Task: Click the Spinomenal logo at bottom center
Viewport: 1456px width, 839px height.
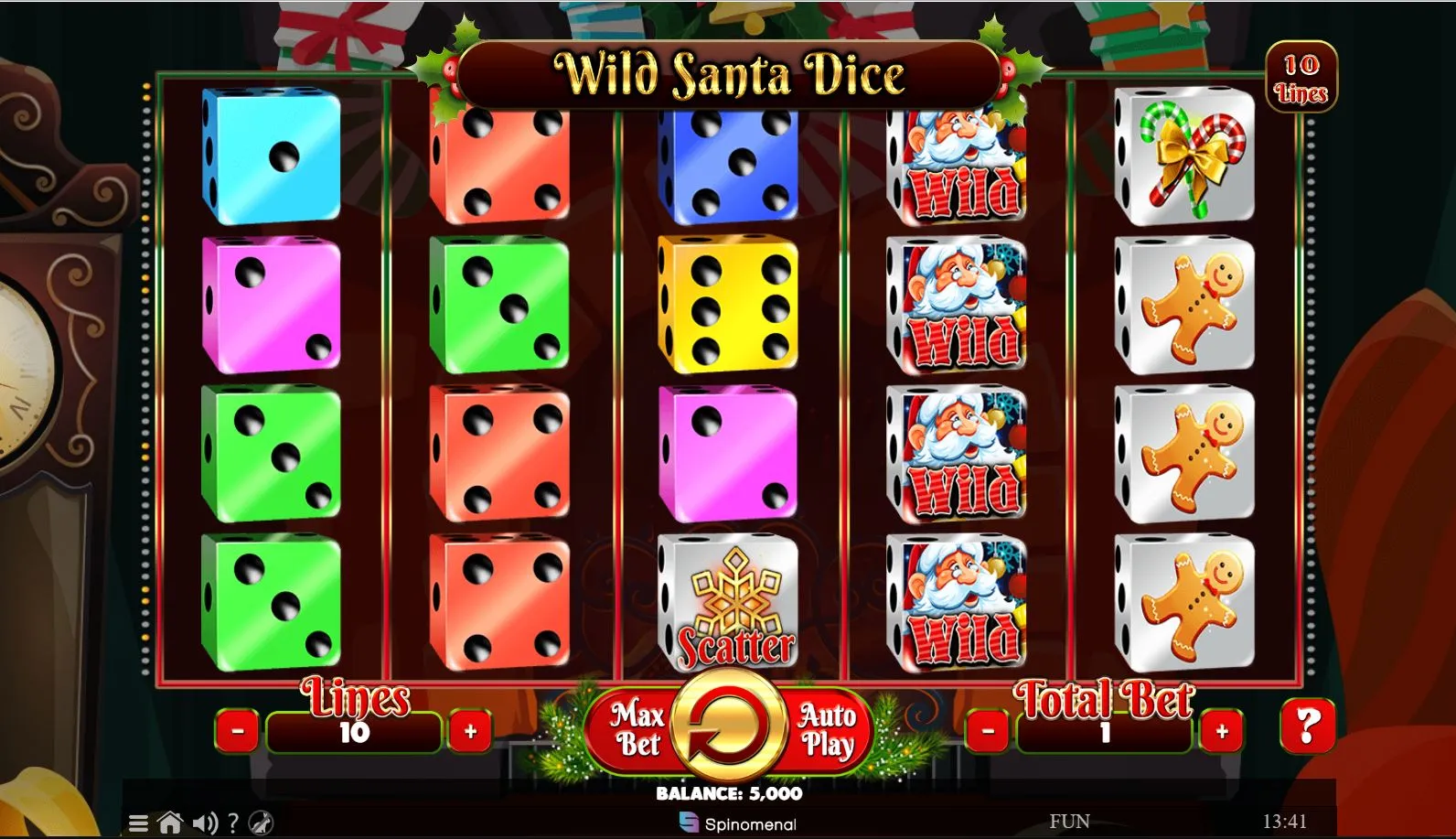Action: 739,823
